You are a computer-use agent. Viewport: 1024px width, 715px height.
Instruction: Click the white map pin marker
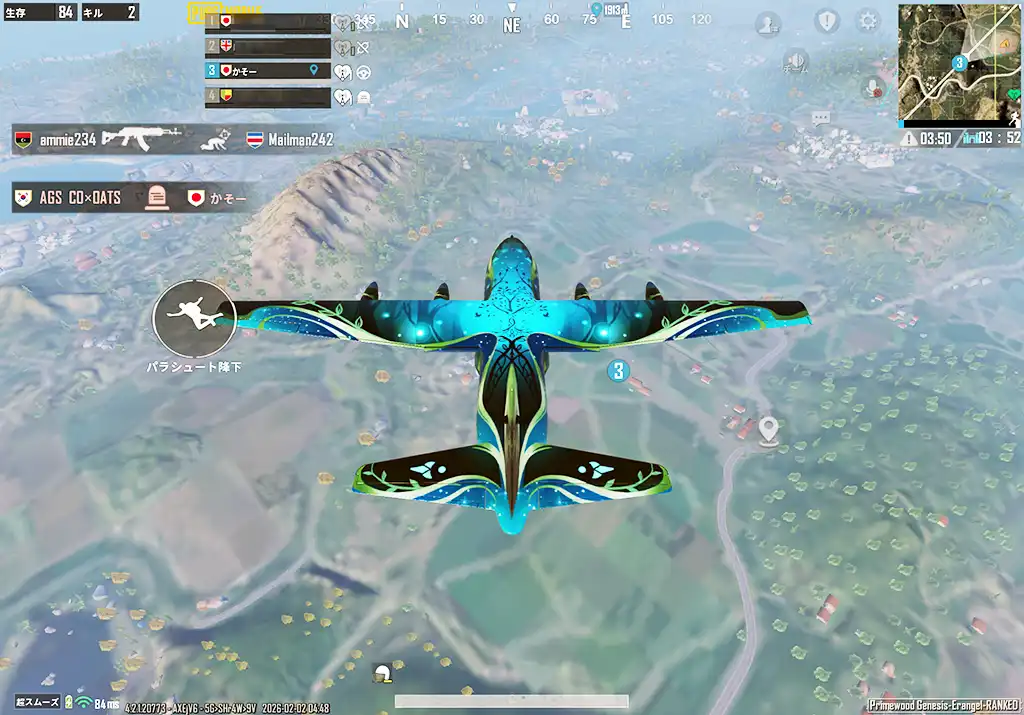tap(768, 430)
